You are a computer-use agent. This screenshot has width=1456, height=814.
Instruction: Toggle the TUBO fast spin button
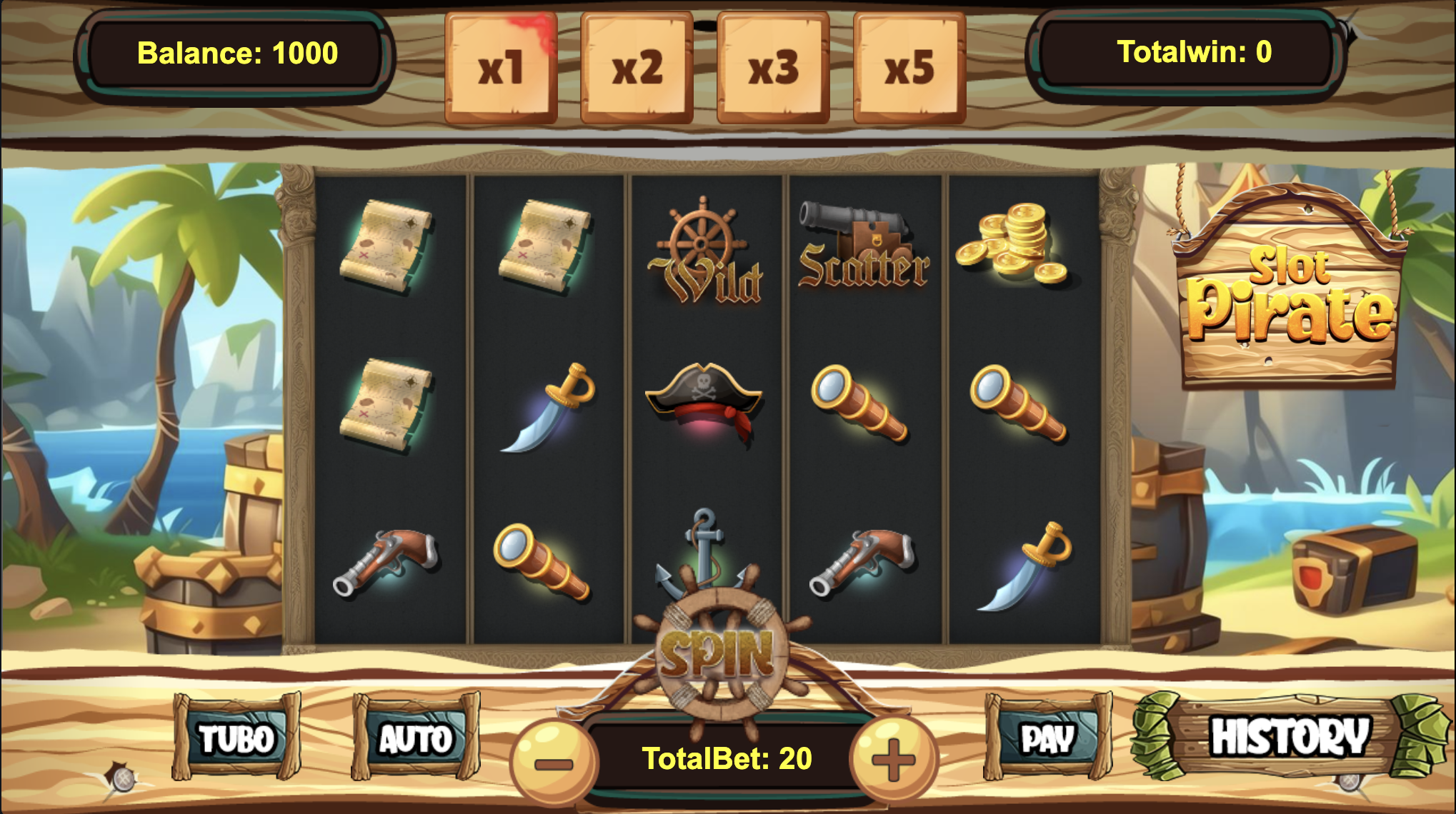[x=236, y=738]
